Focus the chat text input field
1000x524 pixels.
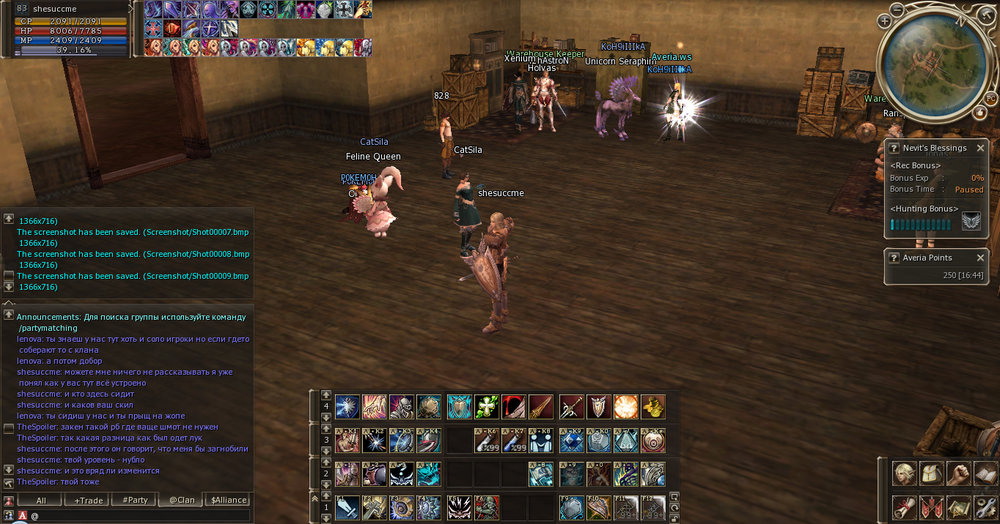140,516
